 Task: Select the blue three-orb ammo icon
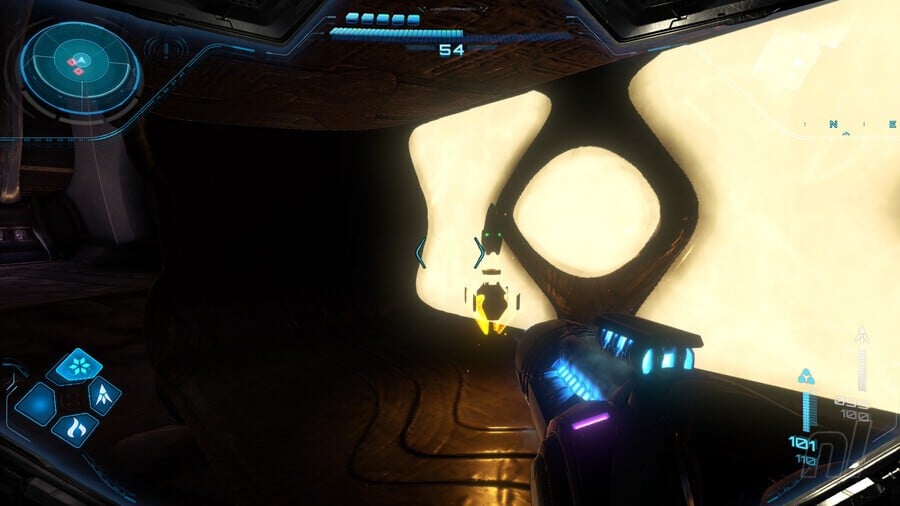(806, 377)
